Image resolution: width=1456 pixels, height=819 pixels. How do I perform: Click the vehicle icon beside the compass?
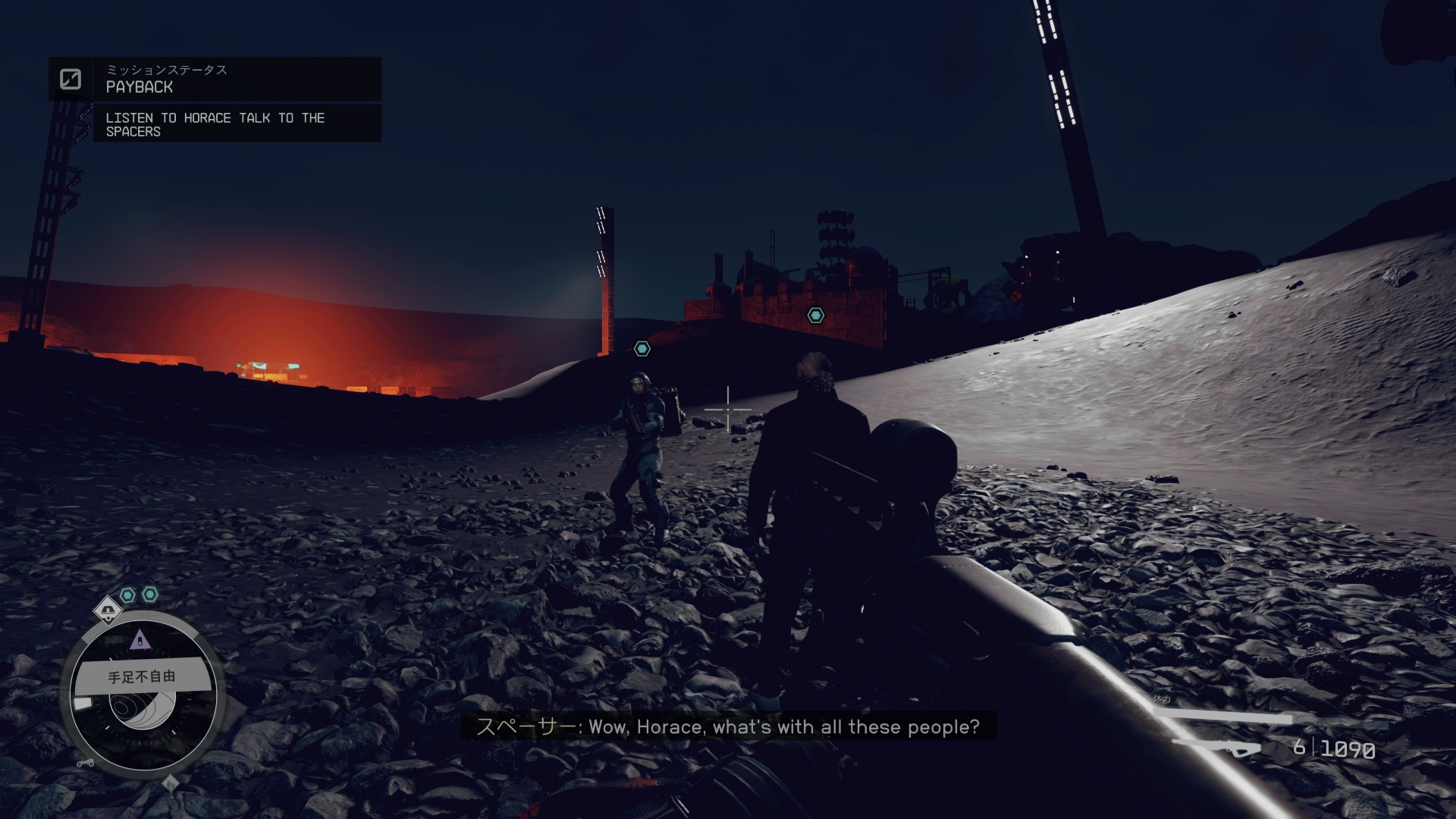pyautogui.click(x=85, y=763)
